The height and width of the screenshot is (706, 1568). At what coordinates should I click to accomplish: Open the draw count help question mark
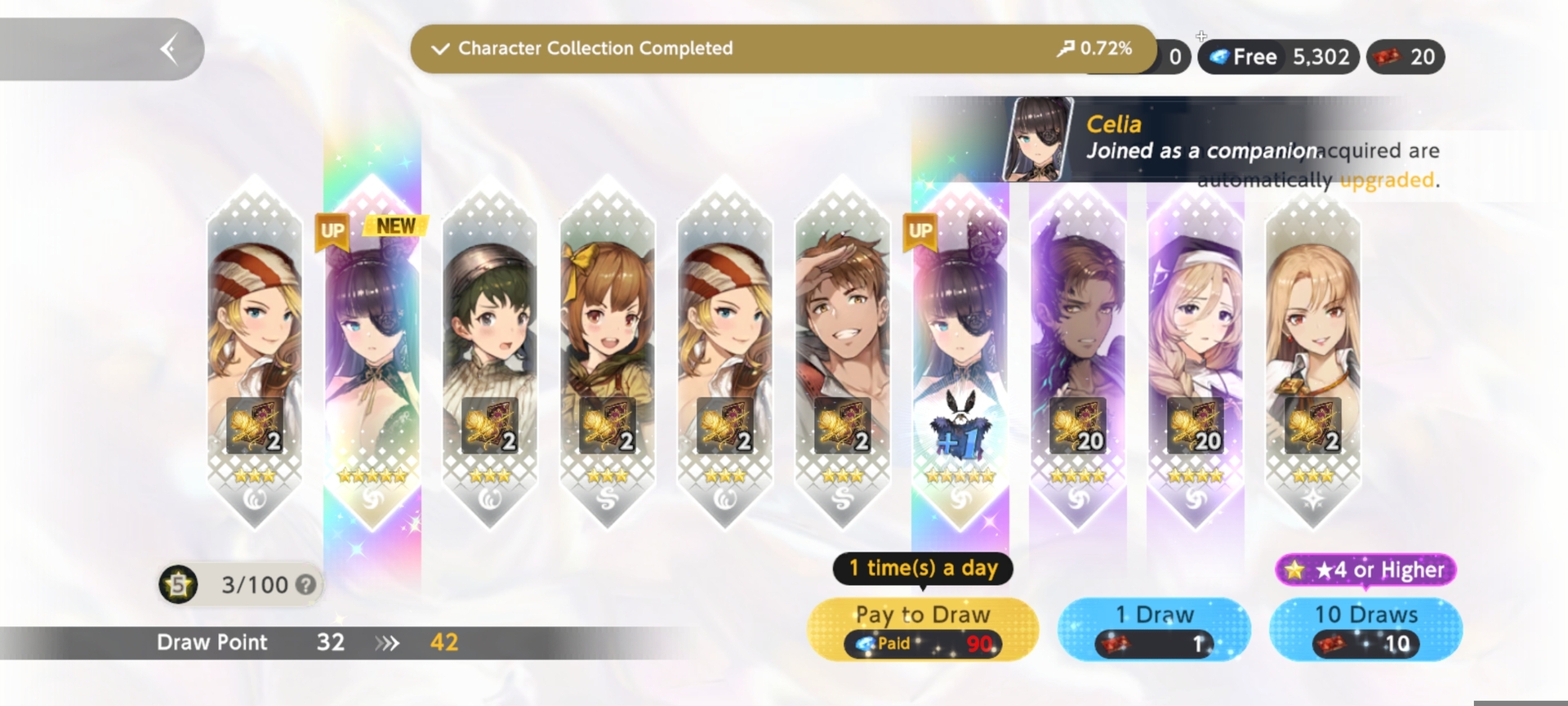(305, 585)
